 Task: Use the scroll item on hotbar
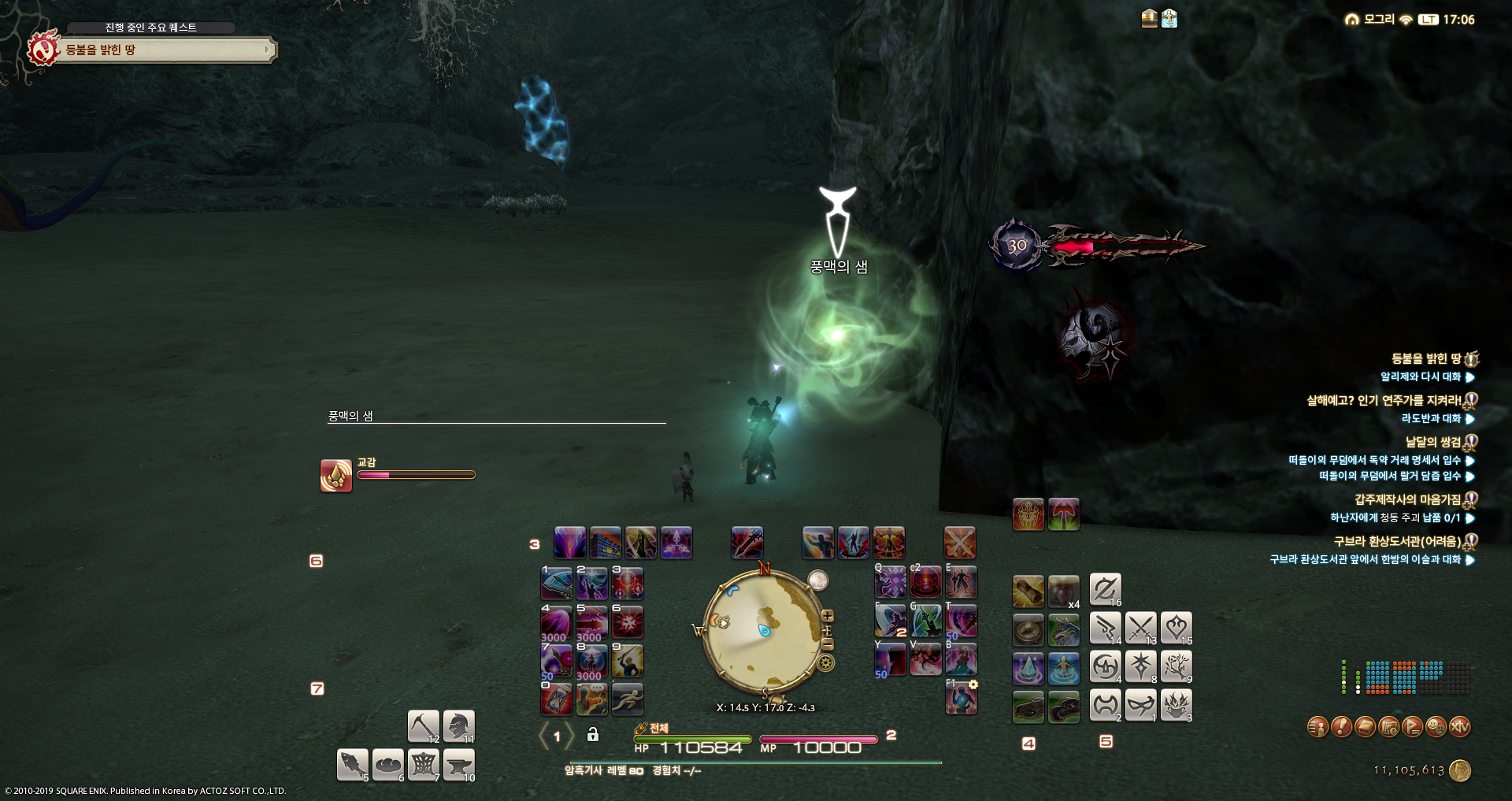coord(1028,591)
